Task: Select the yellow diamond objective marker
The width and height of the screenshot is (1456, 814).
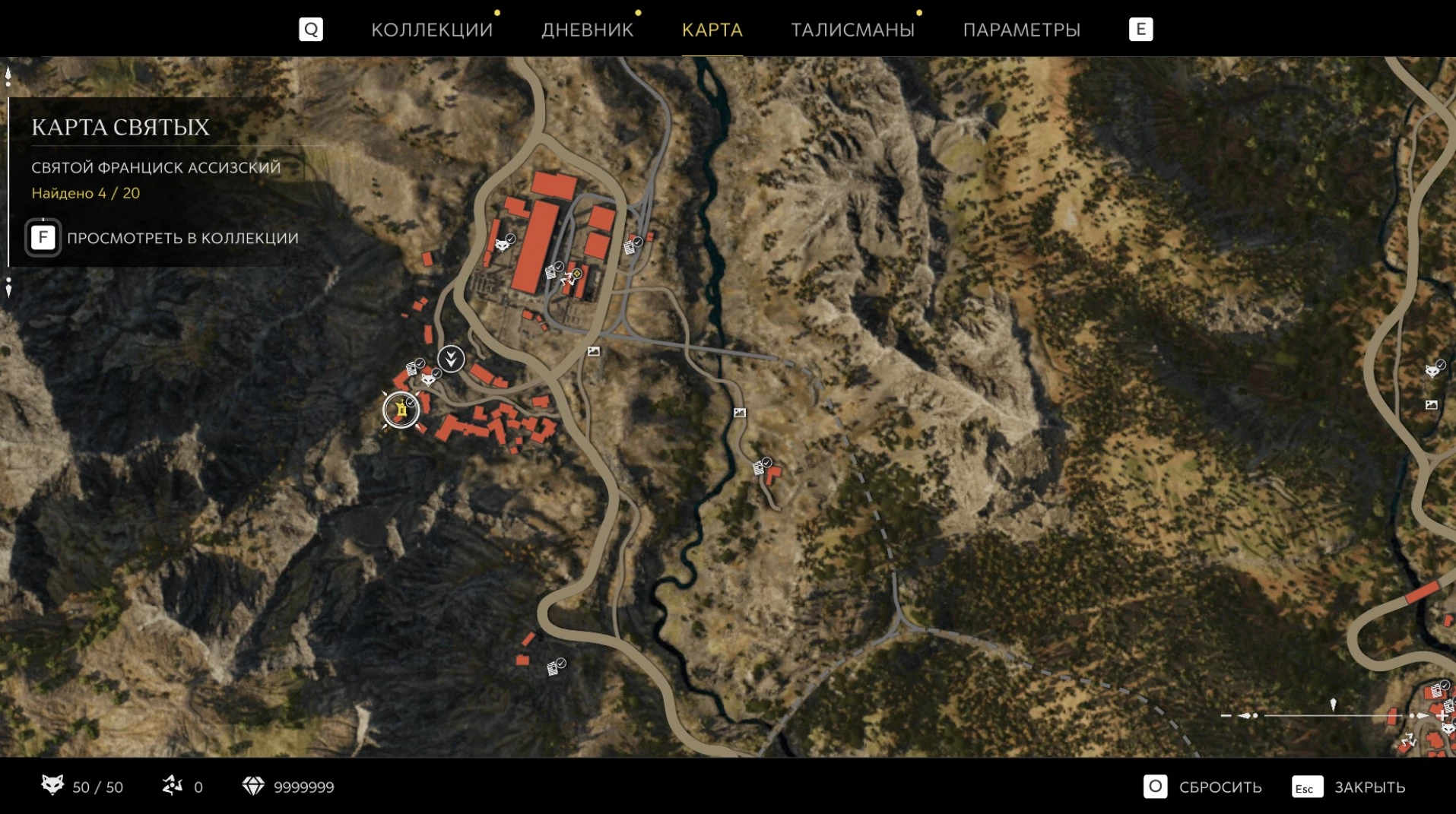Action: pos(577,273)
